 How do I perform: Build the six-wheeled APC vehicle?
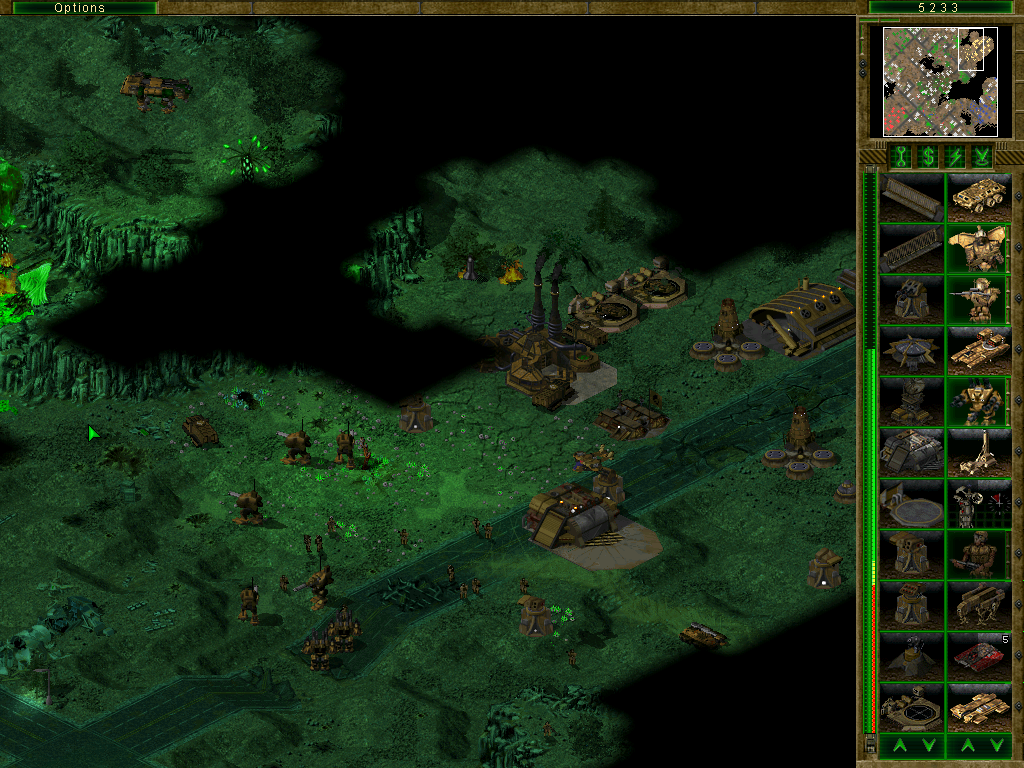tap(978, 198)
